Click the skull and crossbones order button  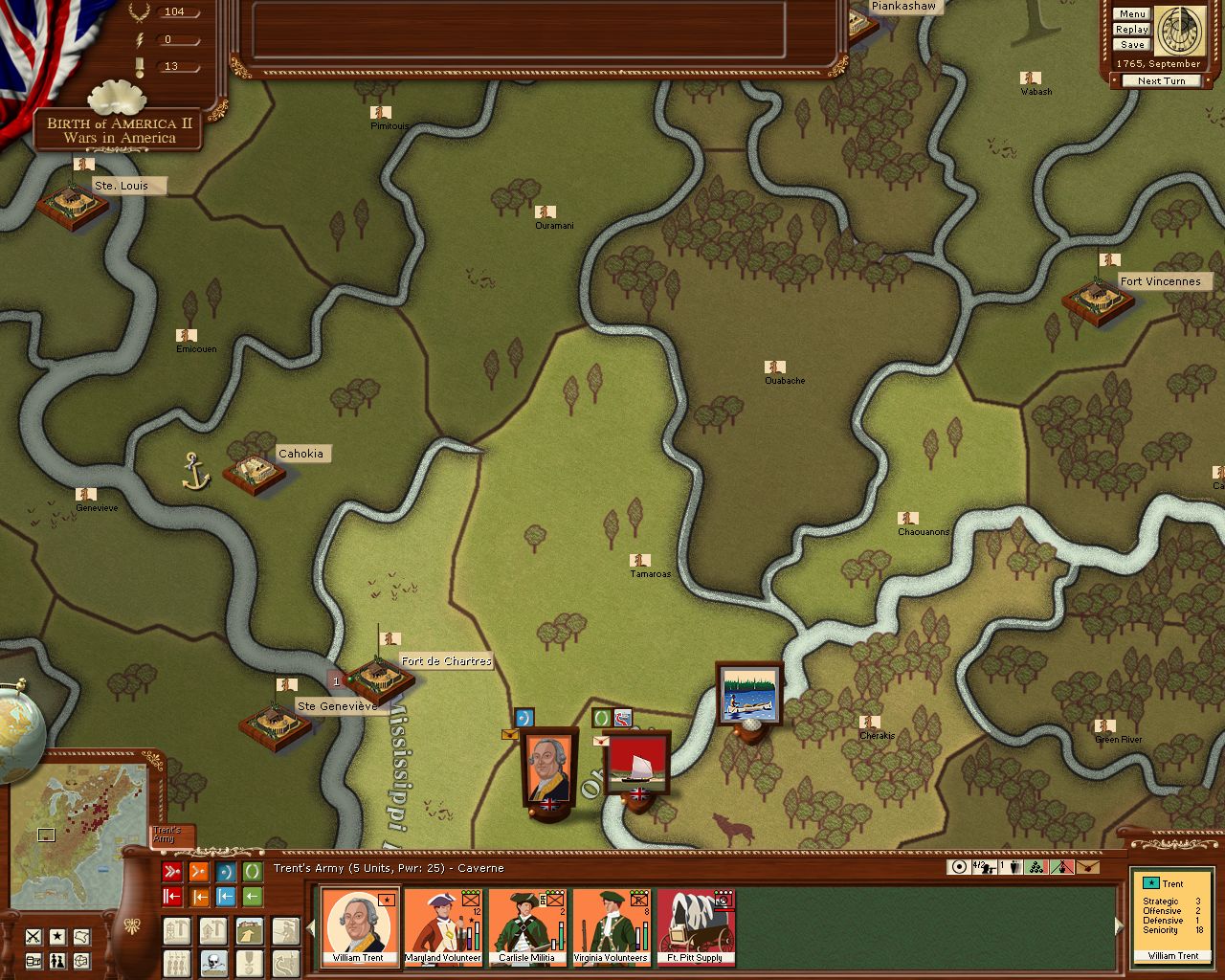[212, 962]
